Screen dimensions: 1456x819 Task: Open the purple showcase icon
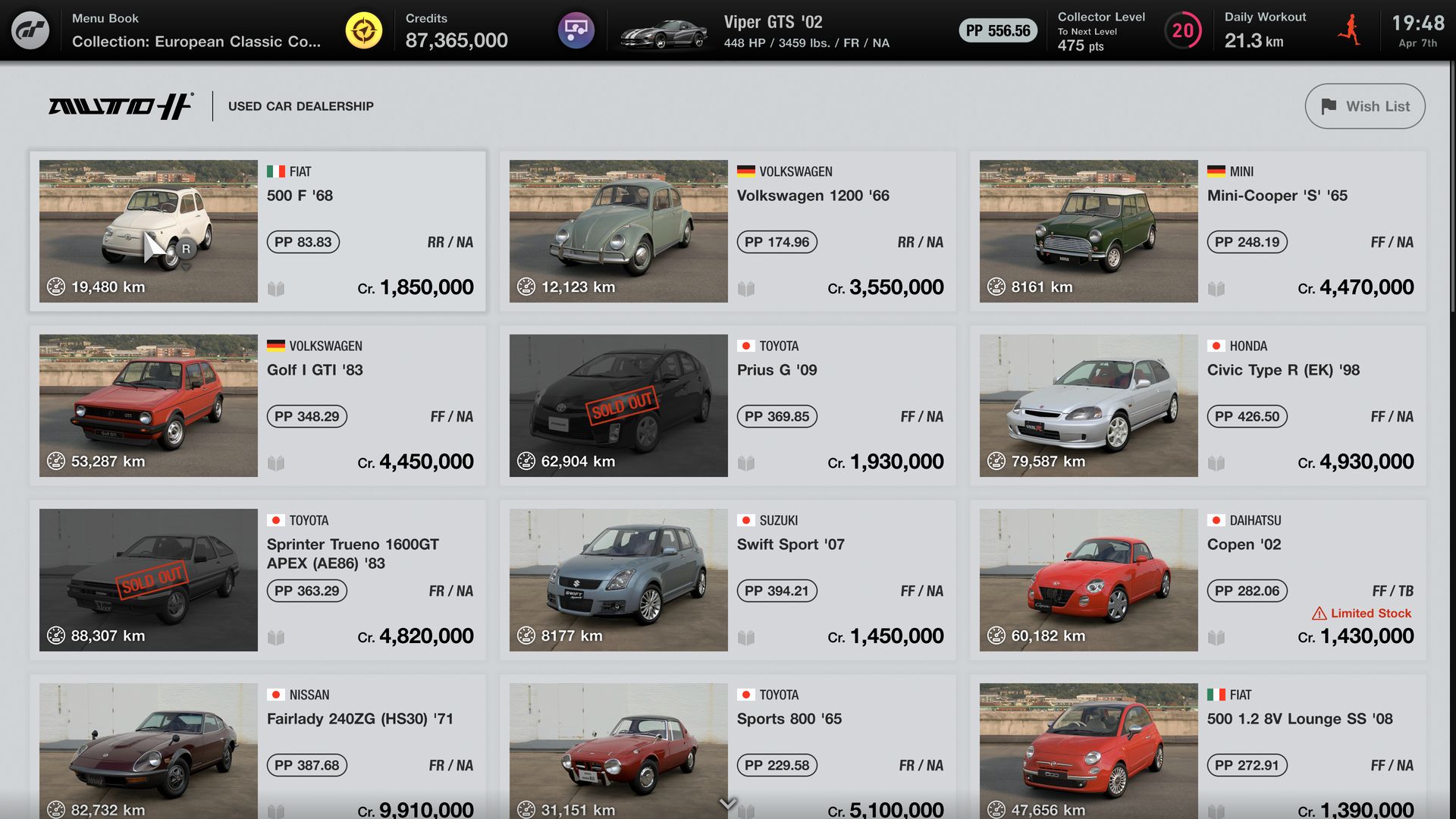click(x=576, y=30)
